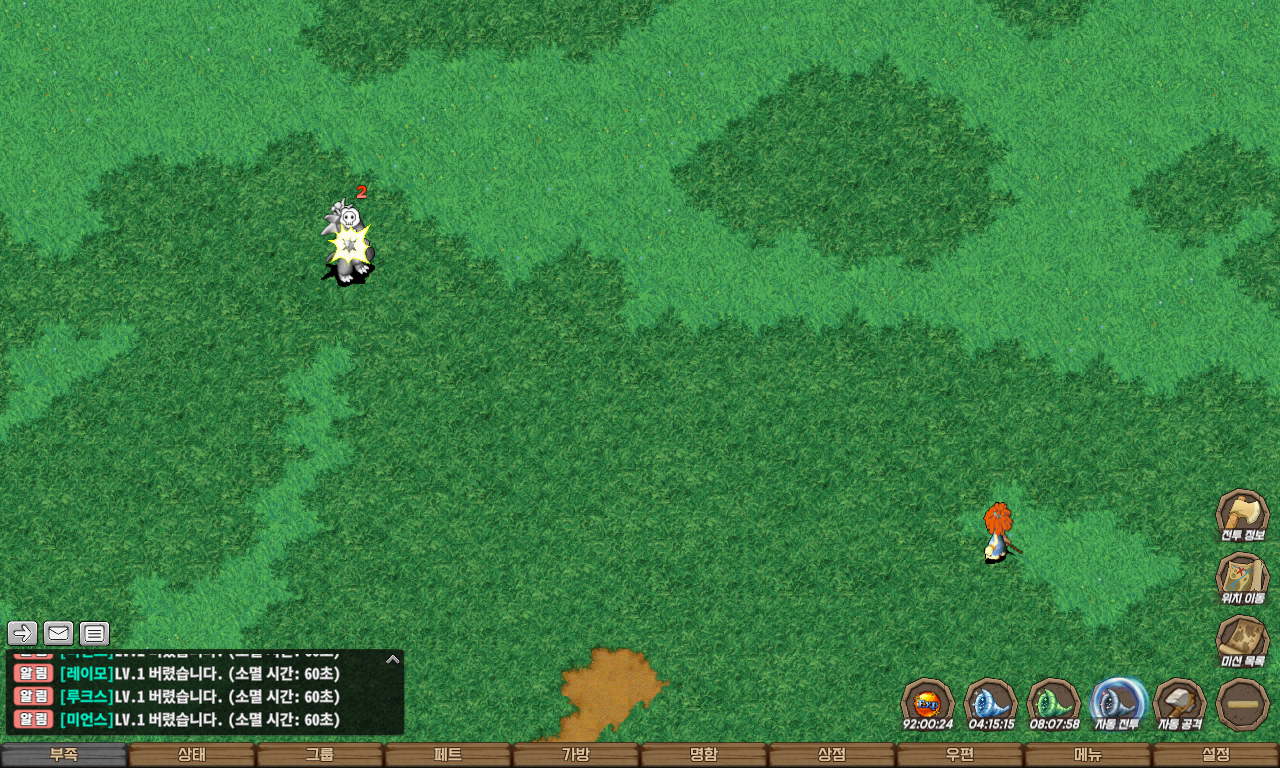The width and height of the screenshot is (1280, 768).
Task: Open the 가방 (Bag) inventory
Action: point(576,755)
